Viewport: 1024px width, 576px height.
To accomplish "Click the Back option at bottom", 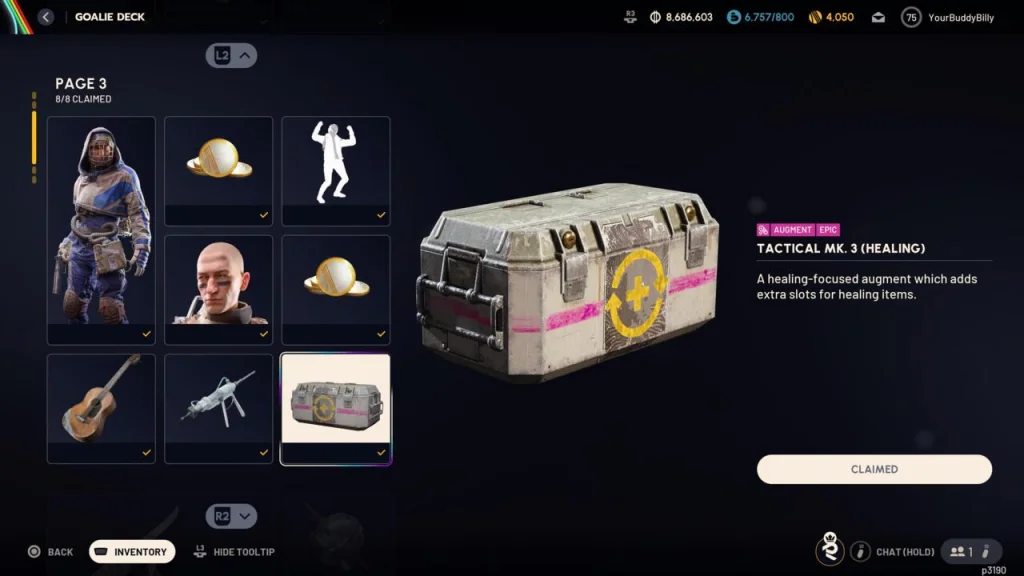I will [50, 552].
